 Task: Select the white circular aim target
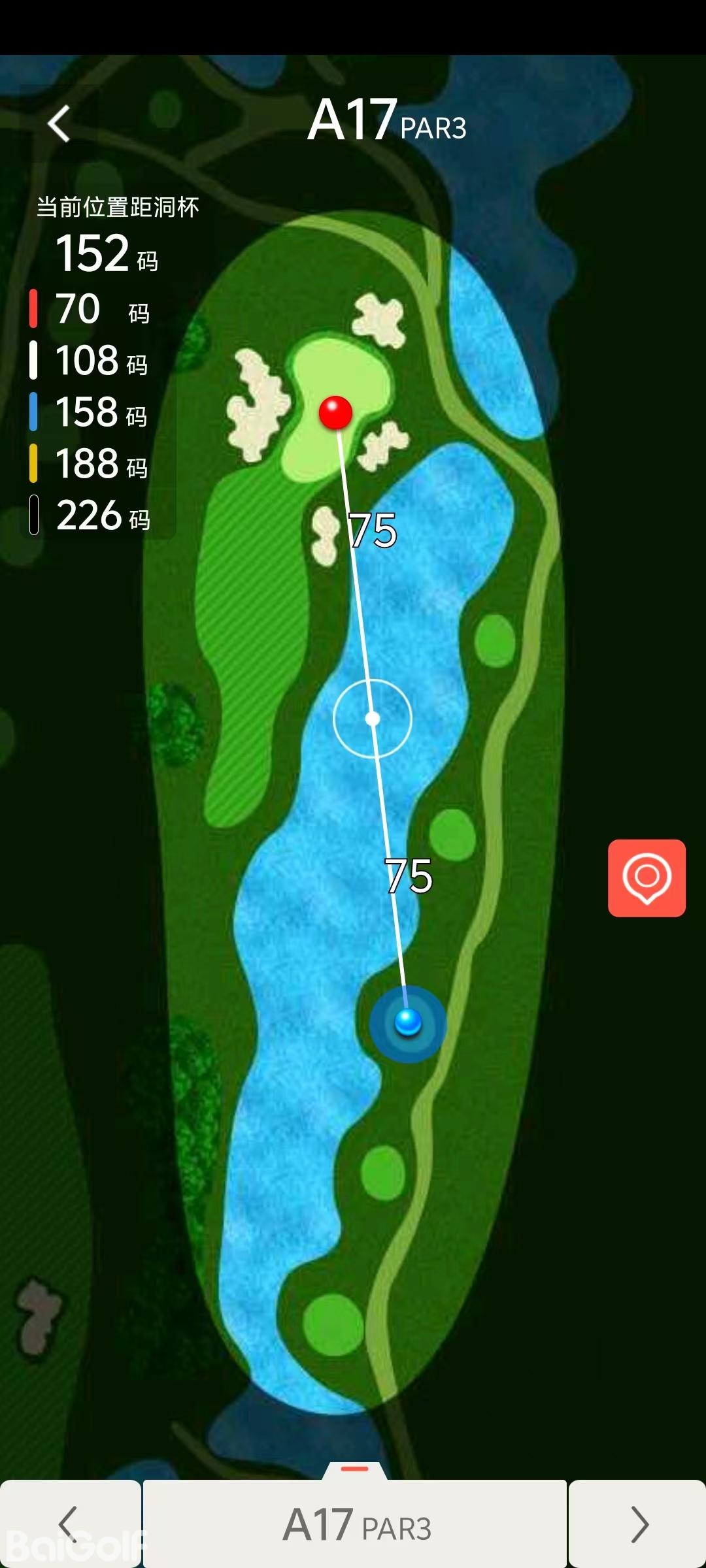[x=373, y=719]
